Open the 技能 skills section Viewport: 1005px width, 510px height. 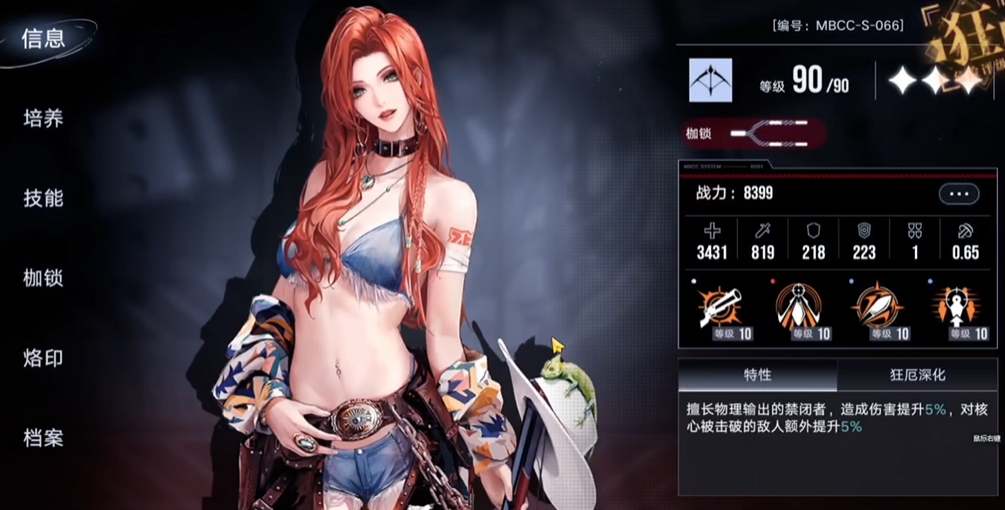coord(44,199)
